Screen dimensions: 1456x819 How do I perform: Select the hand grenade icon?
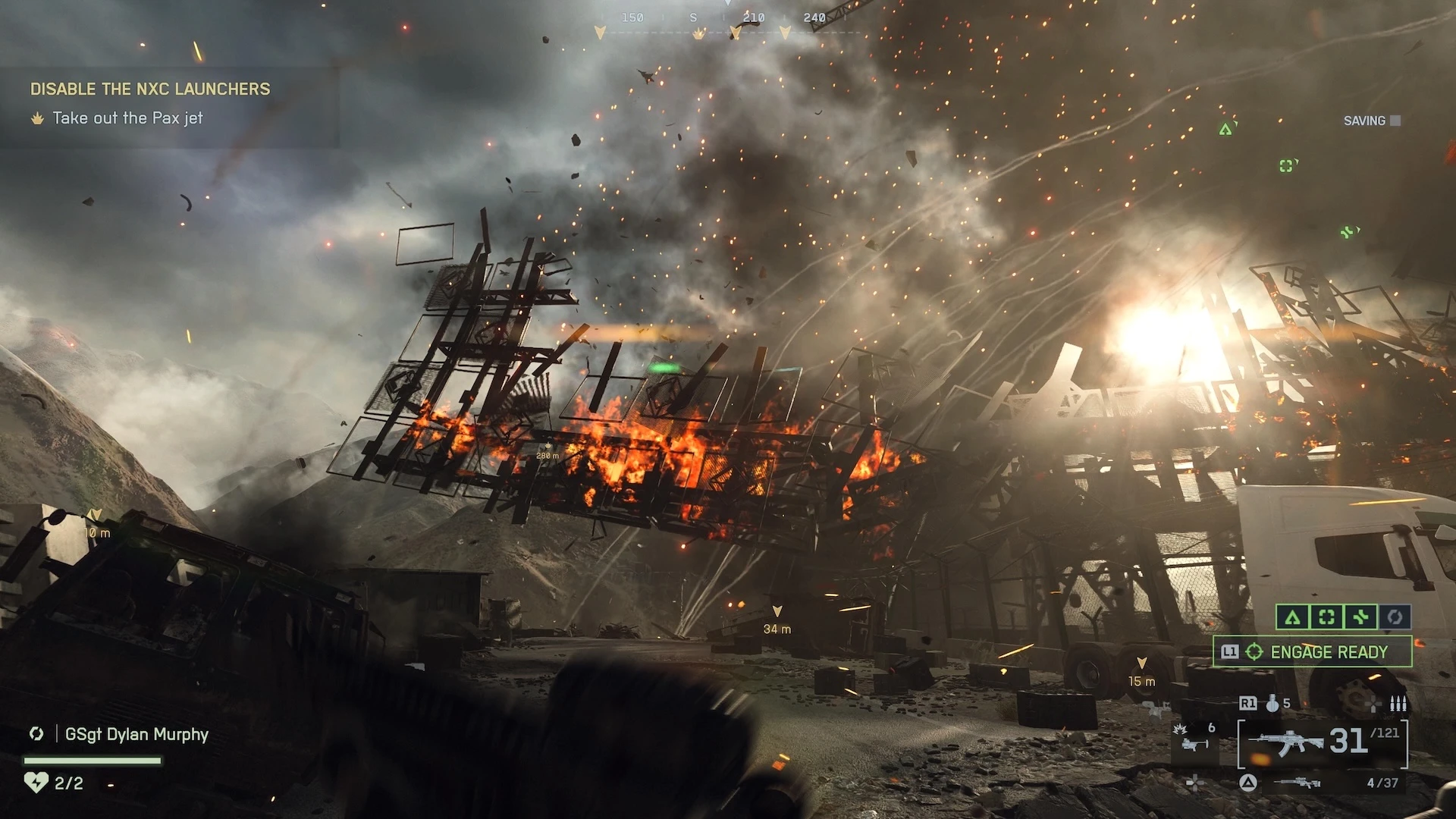coord(1272,704)
